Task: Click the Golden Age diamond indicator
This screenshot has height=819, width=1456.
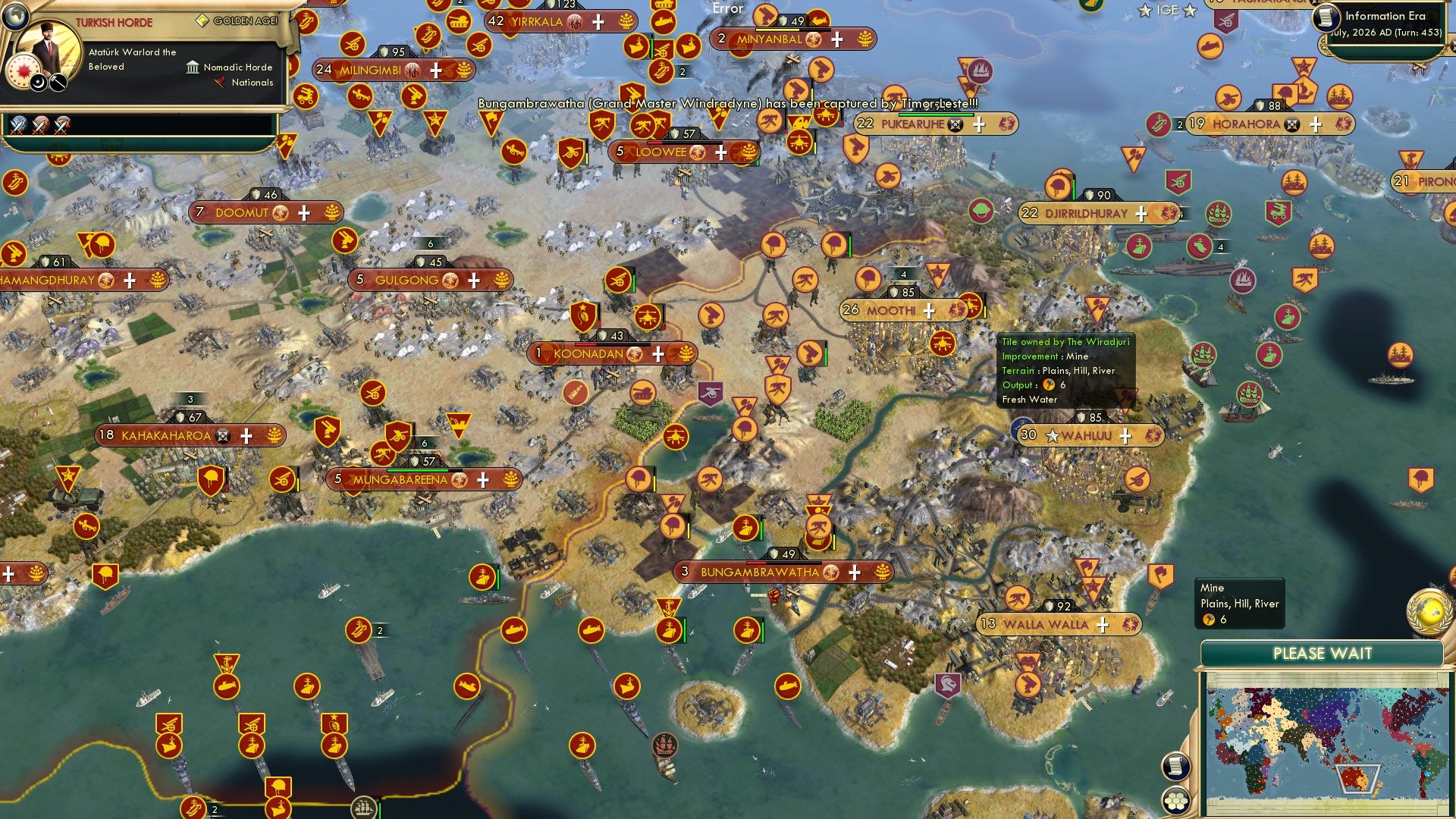Action: coord(203,20)
